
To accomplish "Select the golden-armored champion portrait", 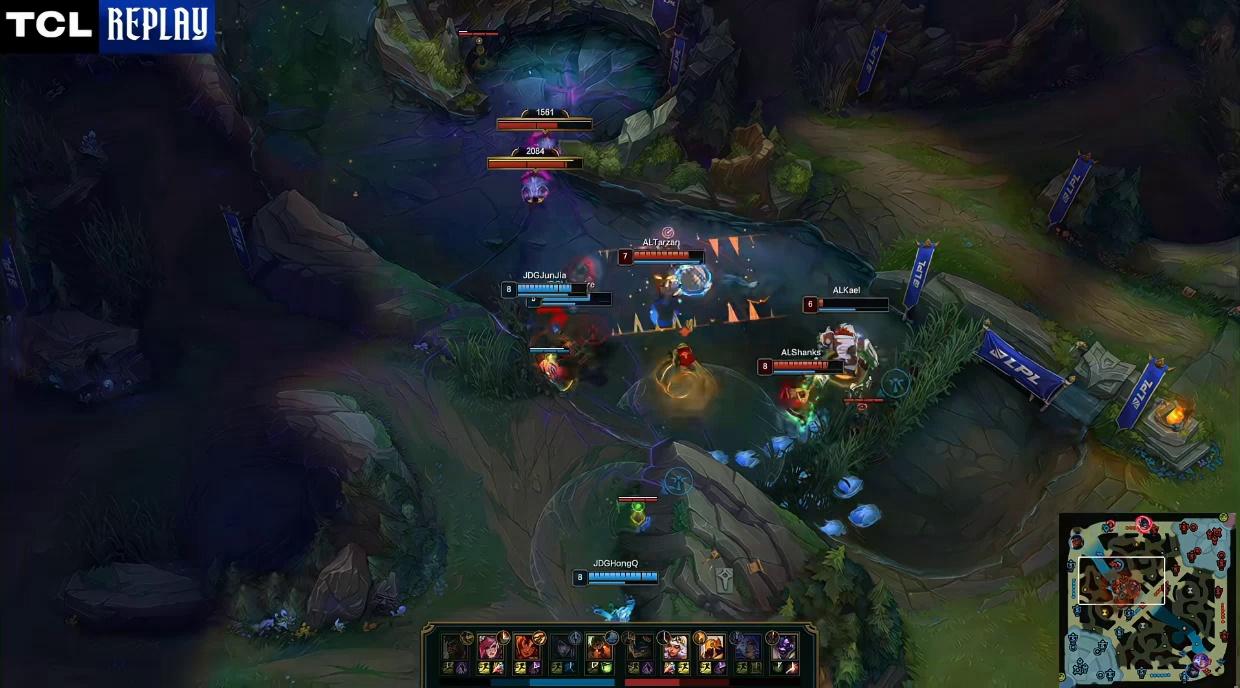I will [711, 646].
